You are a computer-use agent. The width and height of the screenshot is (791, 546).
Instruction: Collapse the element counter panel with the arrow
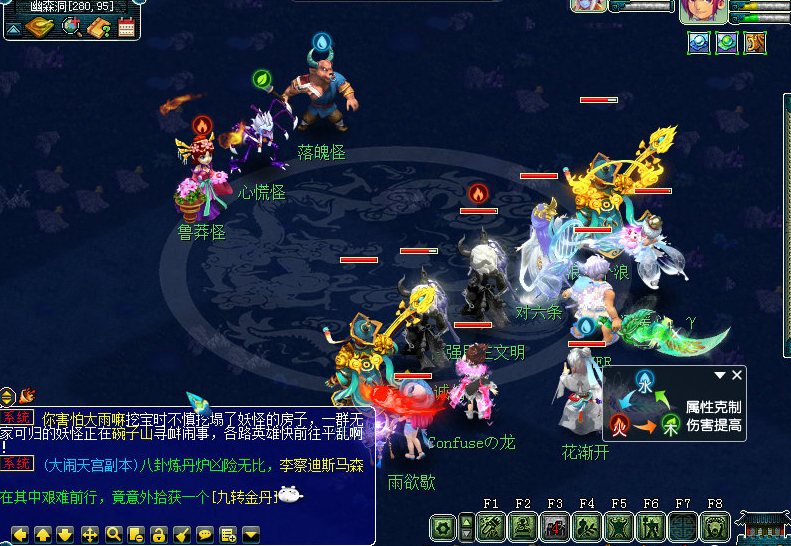pos(719,375)
